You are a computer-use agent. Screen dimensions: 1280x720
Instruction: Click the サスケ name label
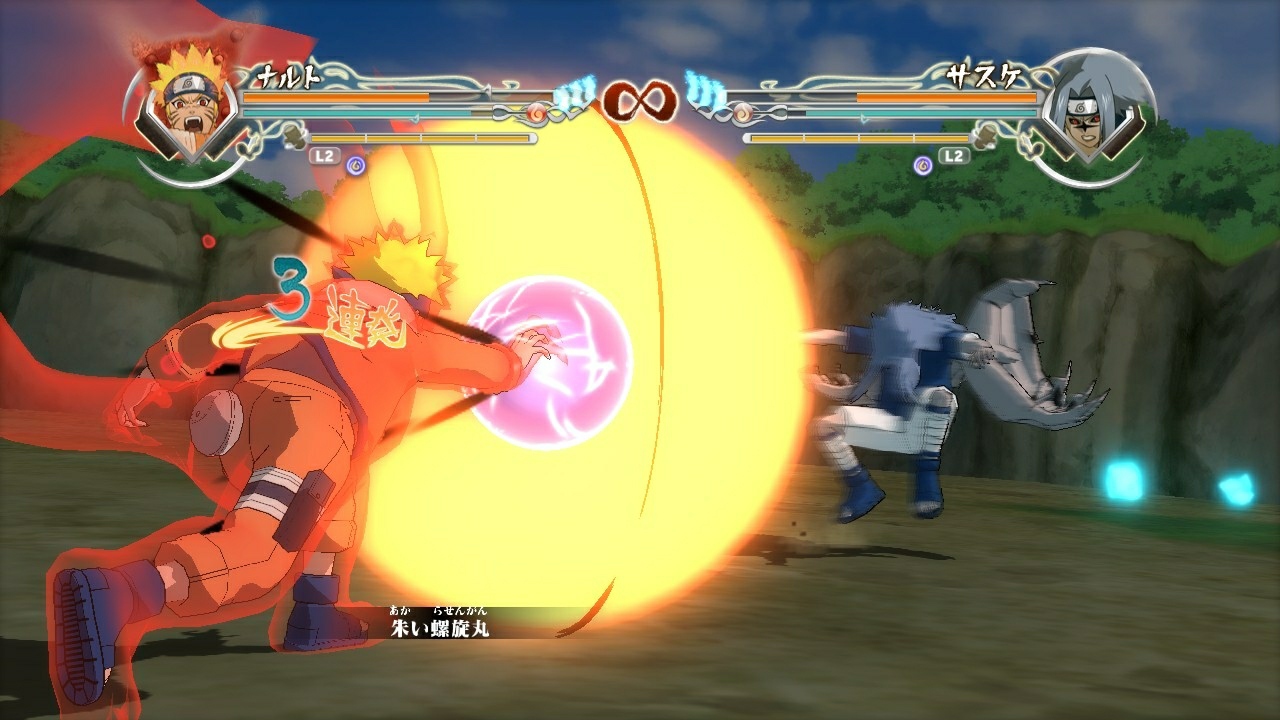pos(984,74)
